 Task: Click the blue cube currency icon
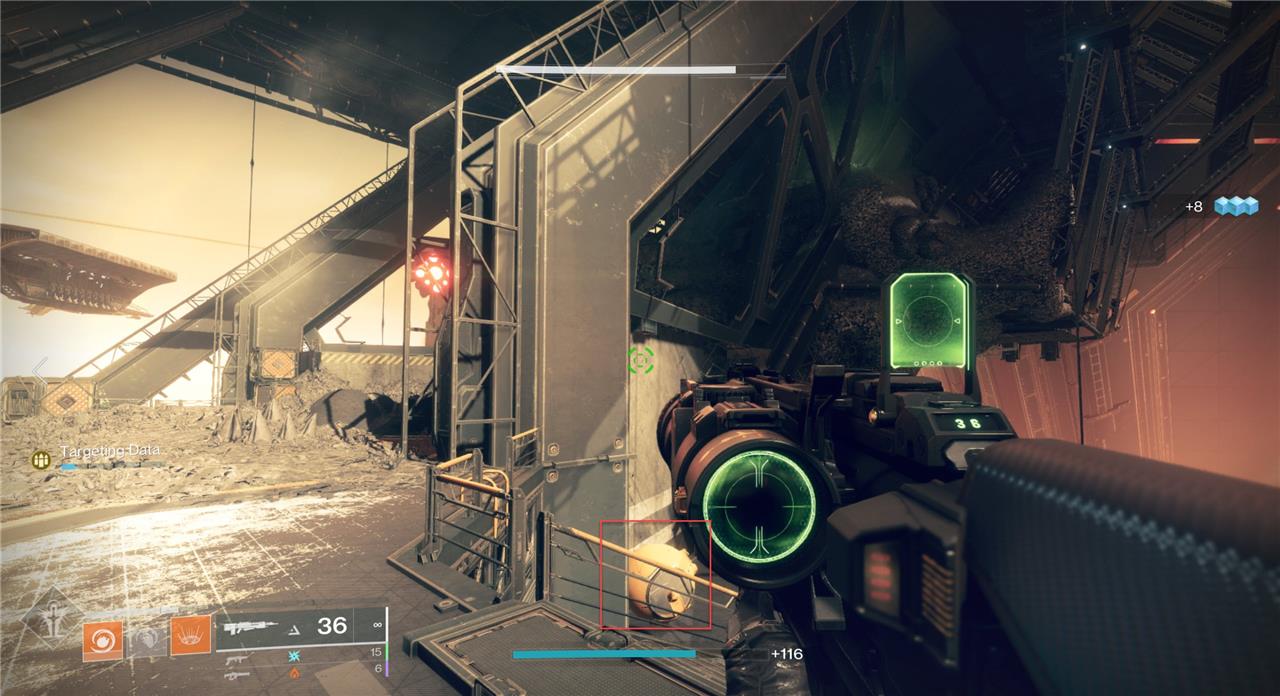[x=1235, y=206]
